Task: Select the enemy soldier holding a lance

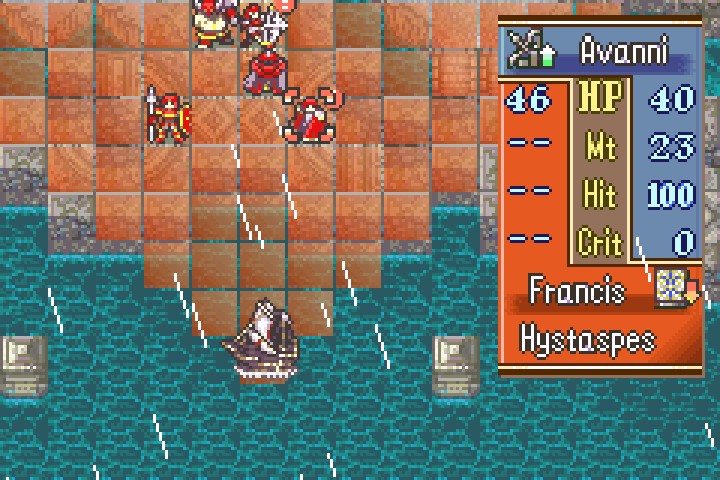Action: click(x=167, y=117)
